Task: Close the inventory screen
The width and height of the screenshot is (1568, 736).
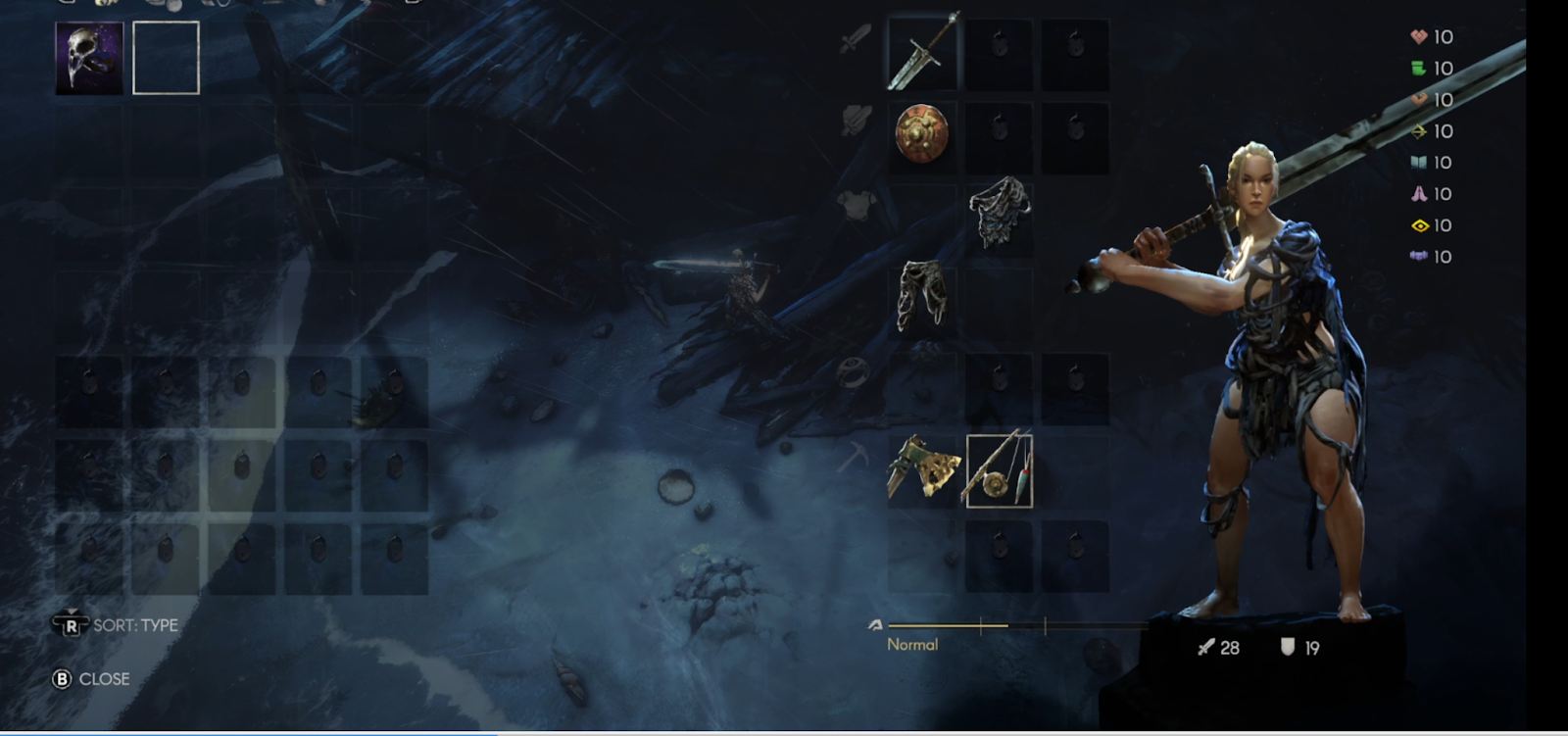Action: (x=91, y=678)
